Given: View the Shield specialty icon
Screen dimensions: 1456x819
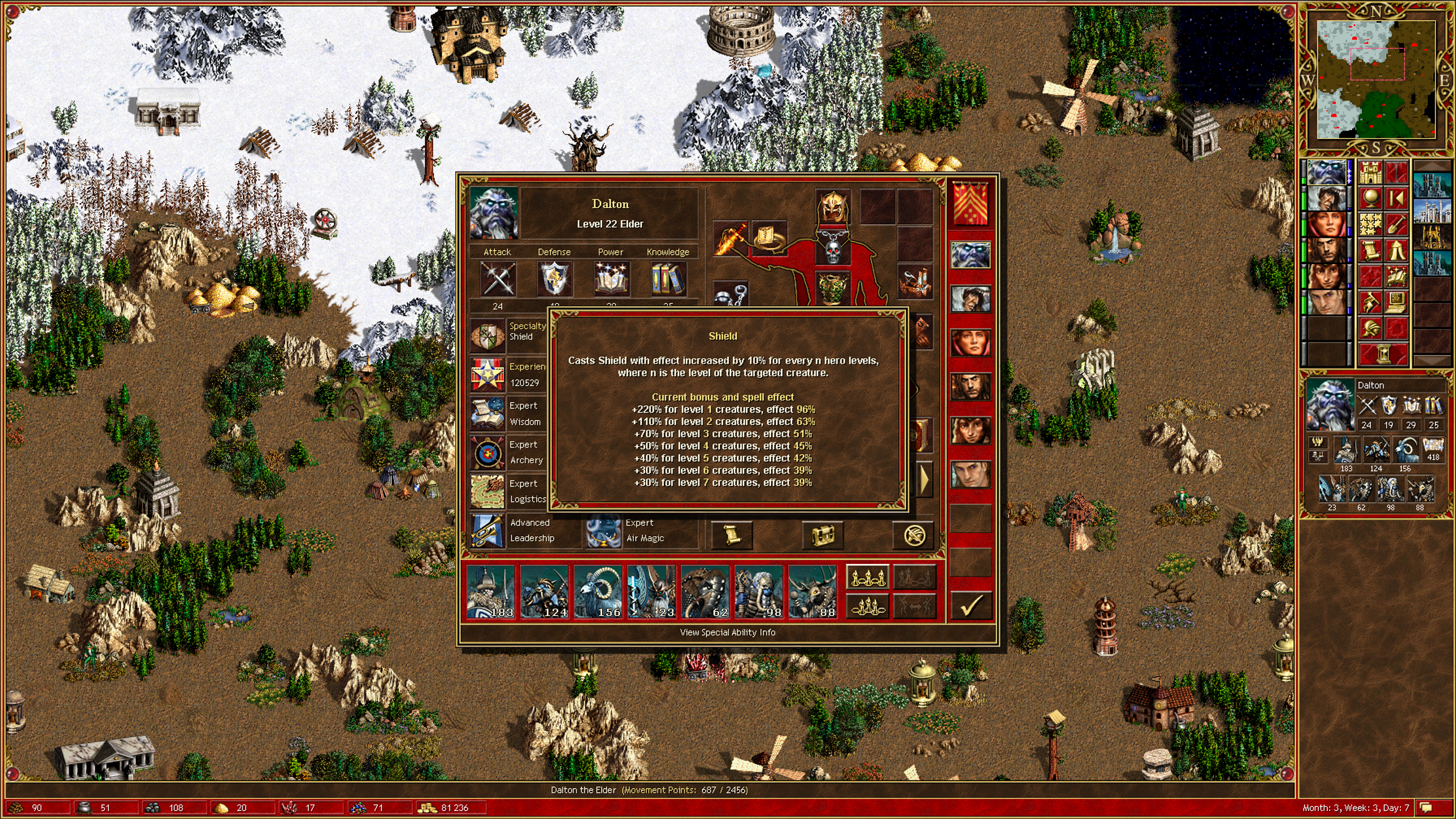Looking at the screenshot, I should click(x=488, y=335).
